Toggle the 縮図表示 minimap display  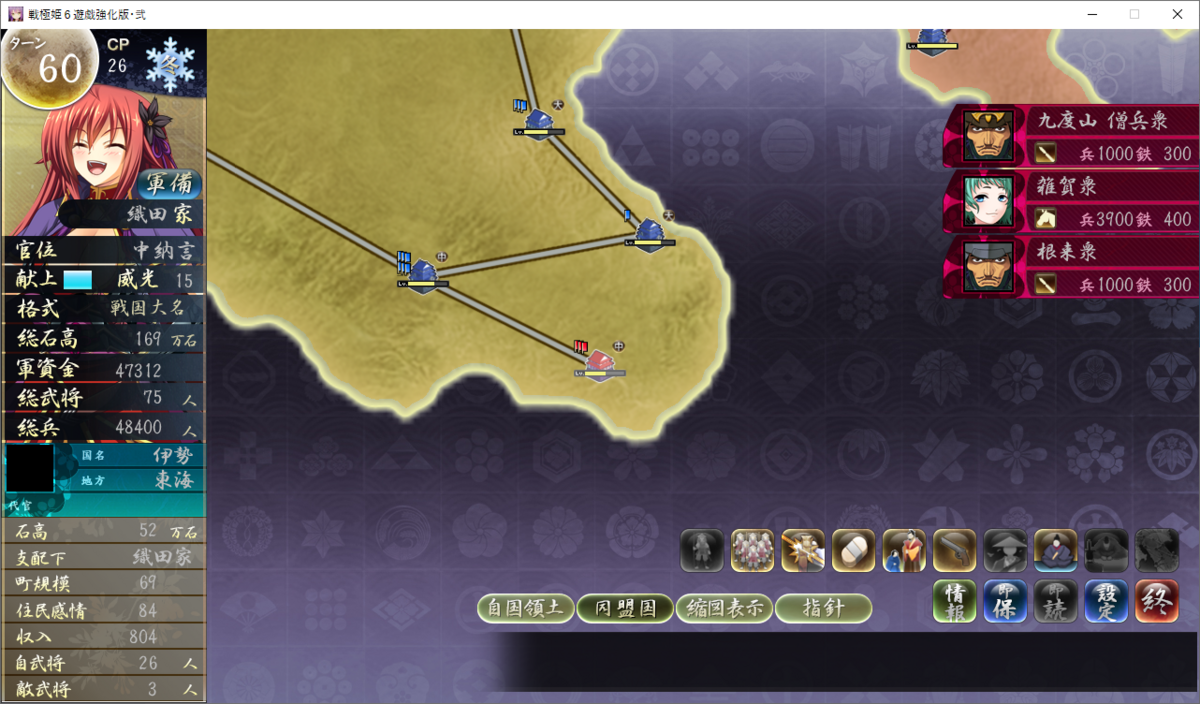[724, 608]
